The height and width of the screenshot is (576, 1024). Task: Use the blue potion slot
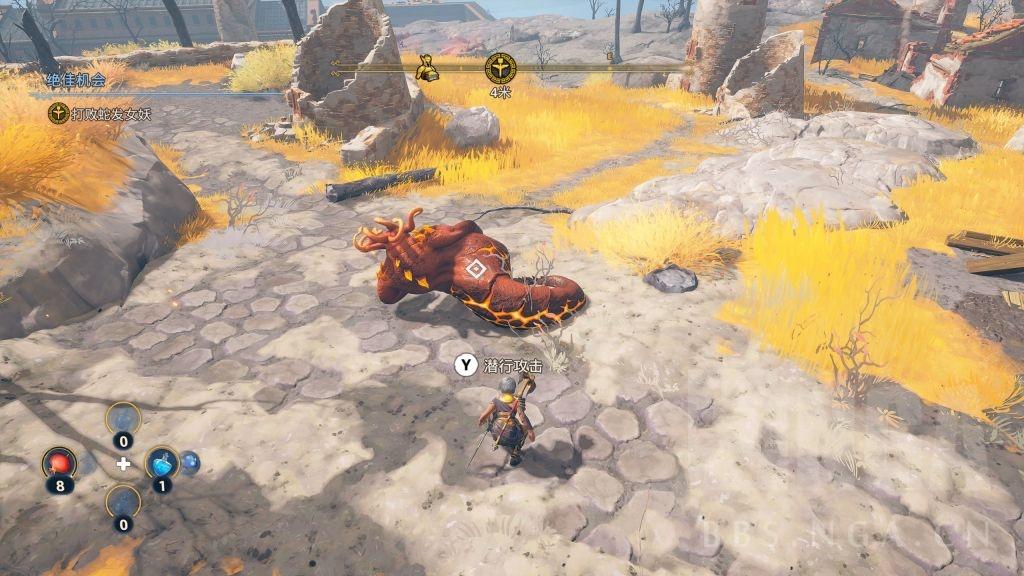pos(162,463)
